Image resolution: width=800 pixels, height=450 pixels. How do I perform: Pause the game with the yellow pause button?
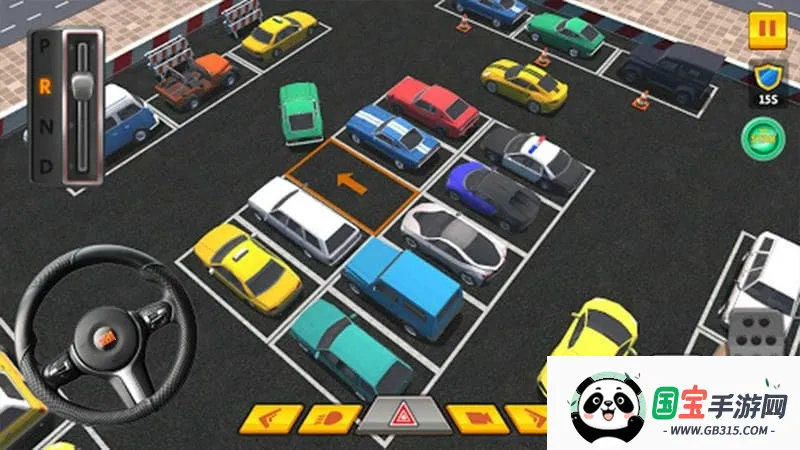click(767, 29)
